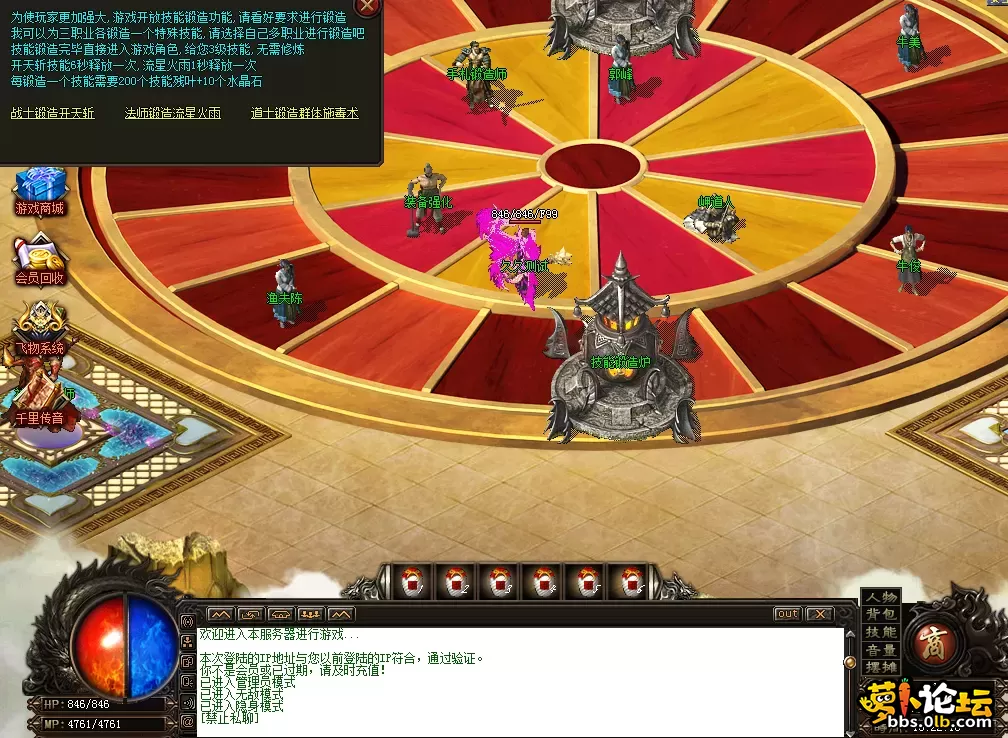Use the first red potion quick slot
The image size is (1008, 738).
point(414,581)
